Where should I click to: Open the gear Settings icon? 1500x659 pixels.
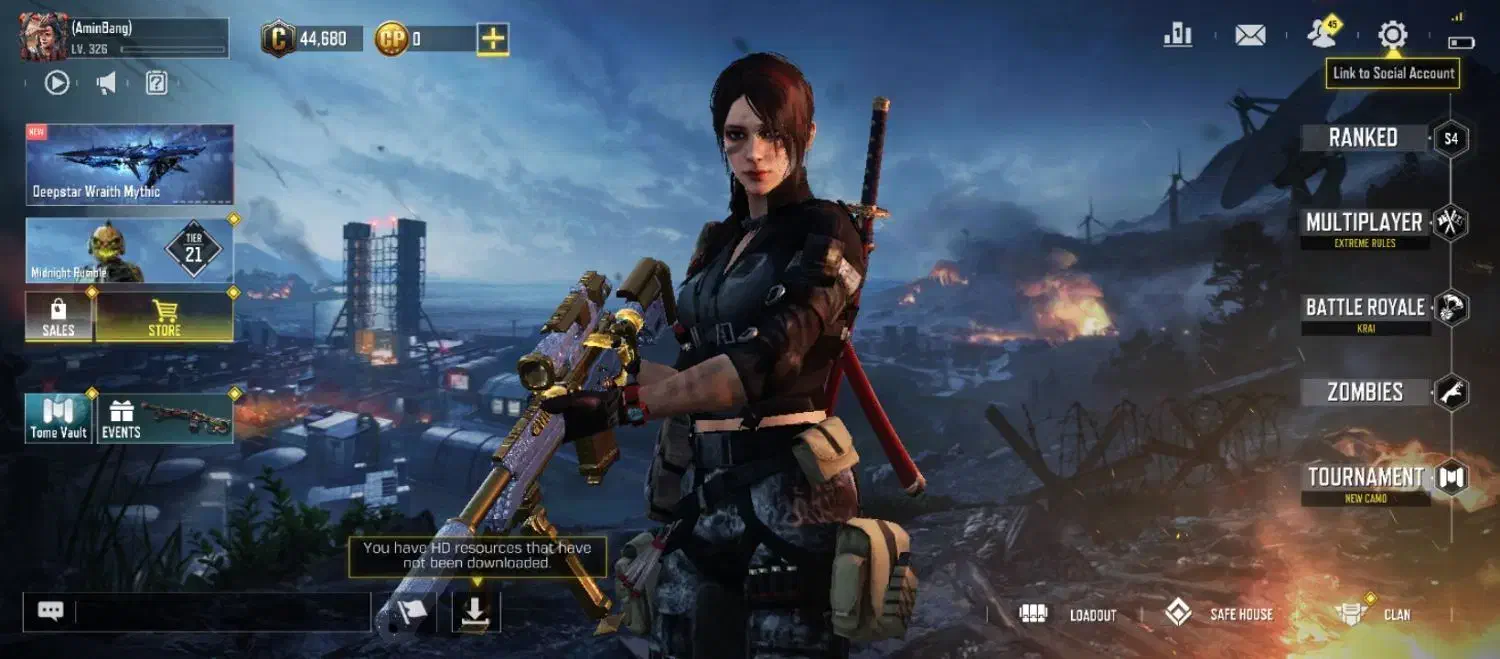pyautogui.click(x=1392, y=36)
